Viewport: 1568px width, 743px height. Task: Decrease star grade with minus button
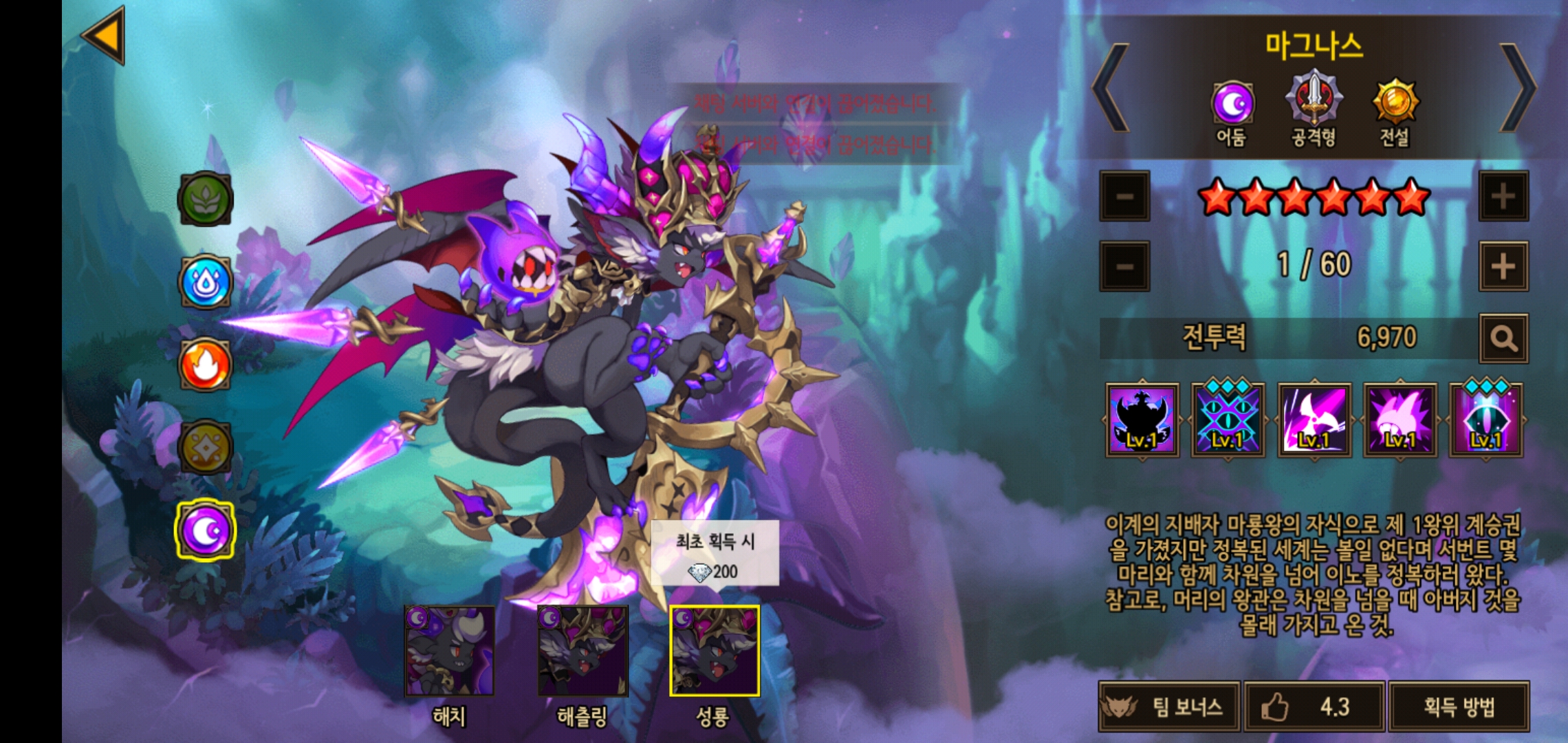[1125, 197]
